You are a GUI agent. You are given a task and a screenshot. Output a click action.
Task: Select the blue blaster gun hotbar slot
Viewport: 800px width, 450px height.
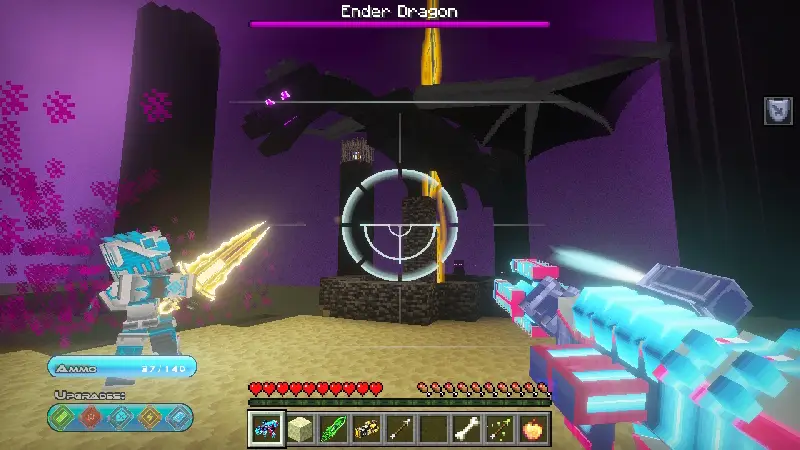(267, 429)
